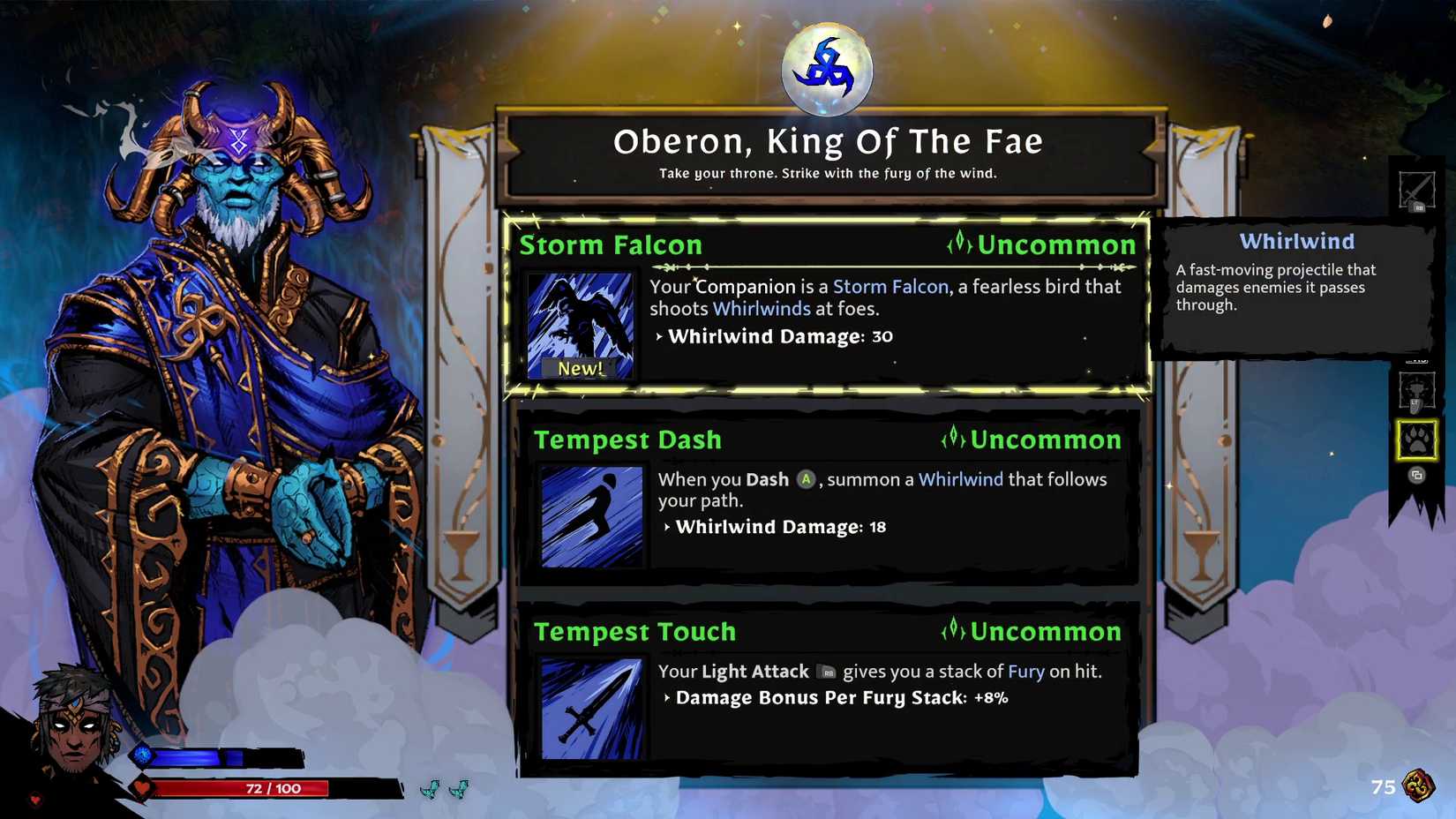The height and width of the screenshot is (819, 1456).
Task: Select the Storm Falcon boon
Action: (828, 304)
